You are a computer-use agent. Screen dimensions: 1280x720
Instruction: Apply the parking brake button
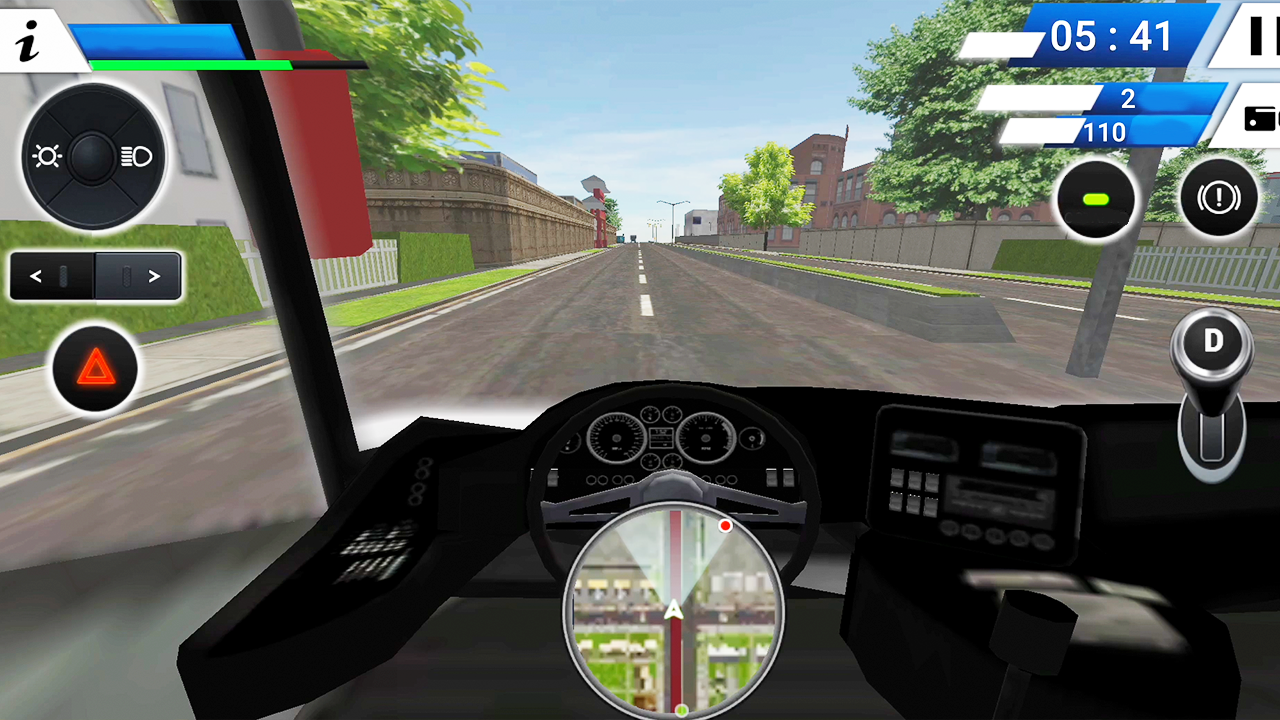[1218, 199]
